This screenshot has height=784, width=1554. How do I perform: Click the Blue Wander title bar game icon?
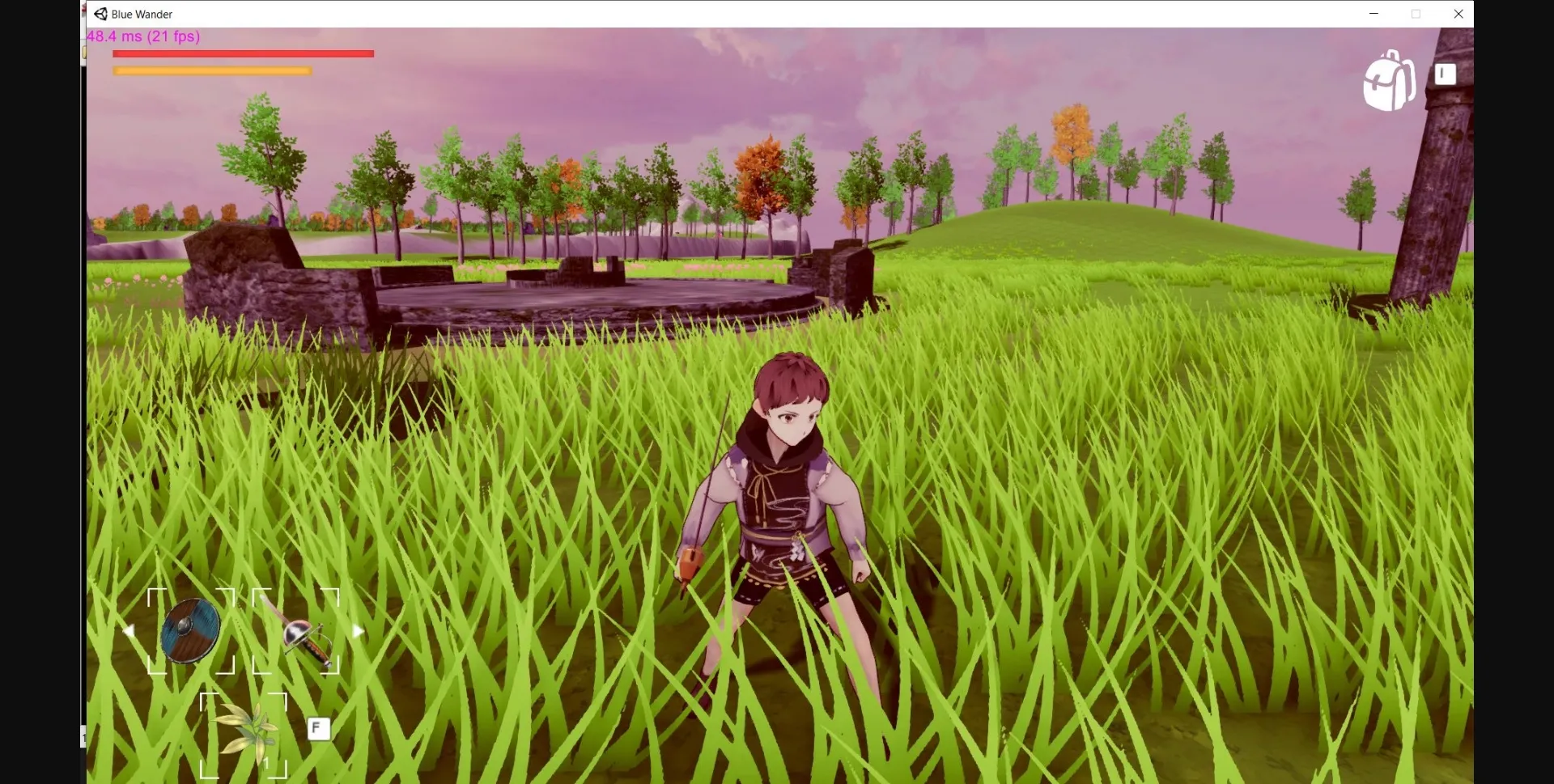[100, 14]
